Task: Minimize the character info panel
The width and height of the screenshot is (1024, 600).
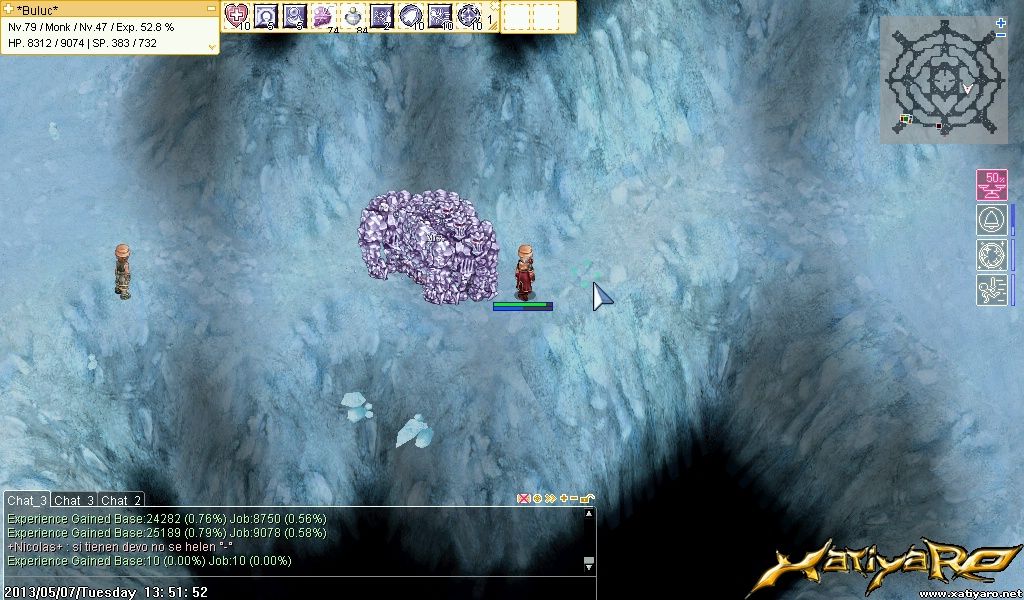Action: click(210, 8)
